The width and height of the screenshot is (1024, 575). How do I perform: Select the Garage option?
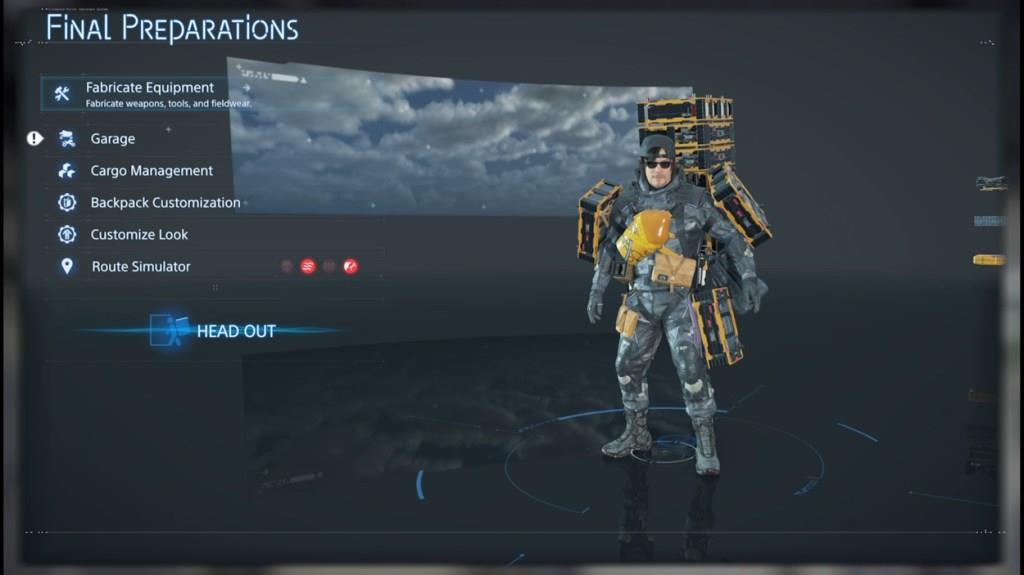click(112, 139)
